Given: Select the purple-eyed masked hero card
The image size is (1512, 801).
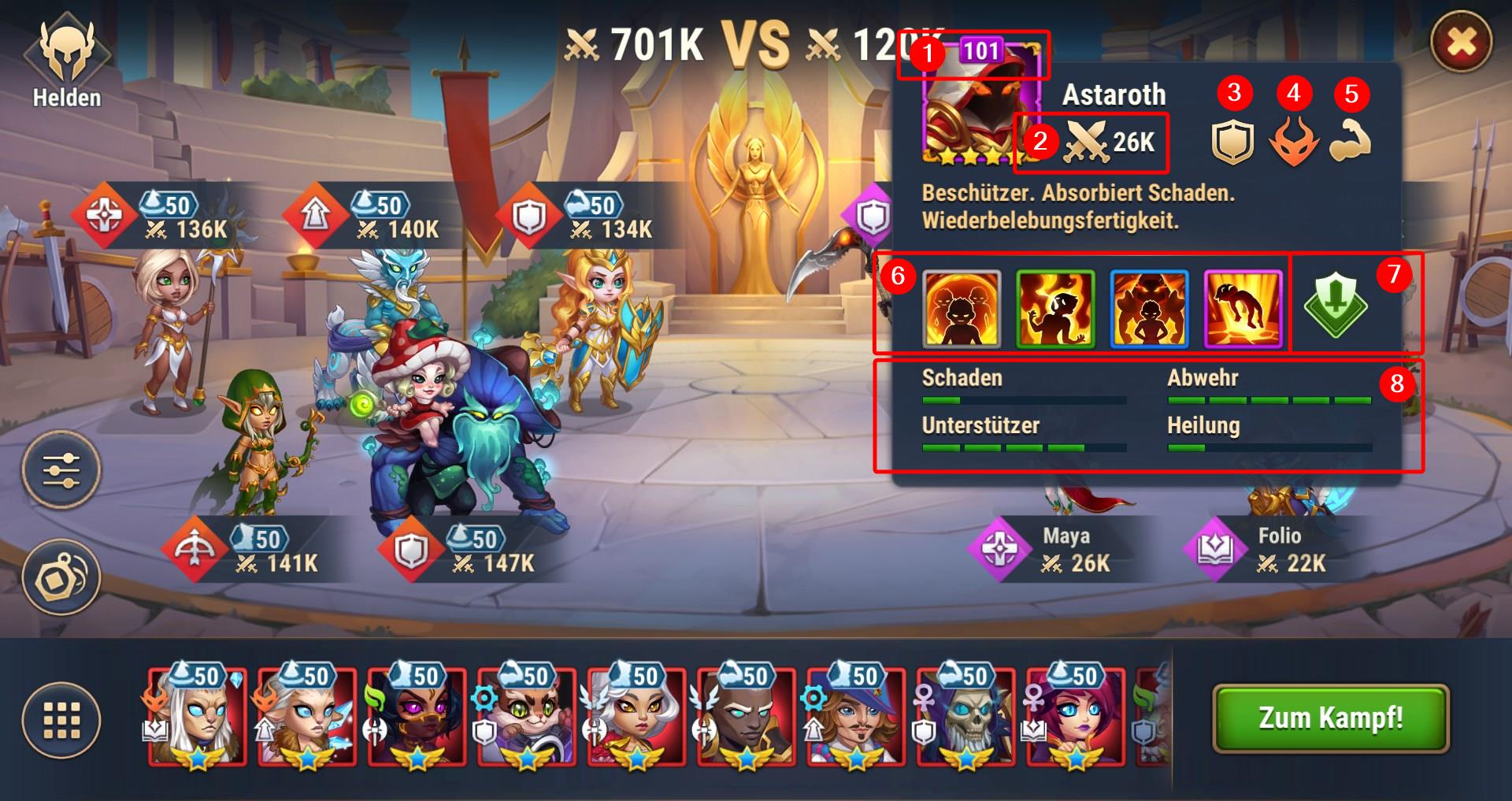Looking at the screenshot, I should tap(417, 717).
